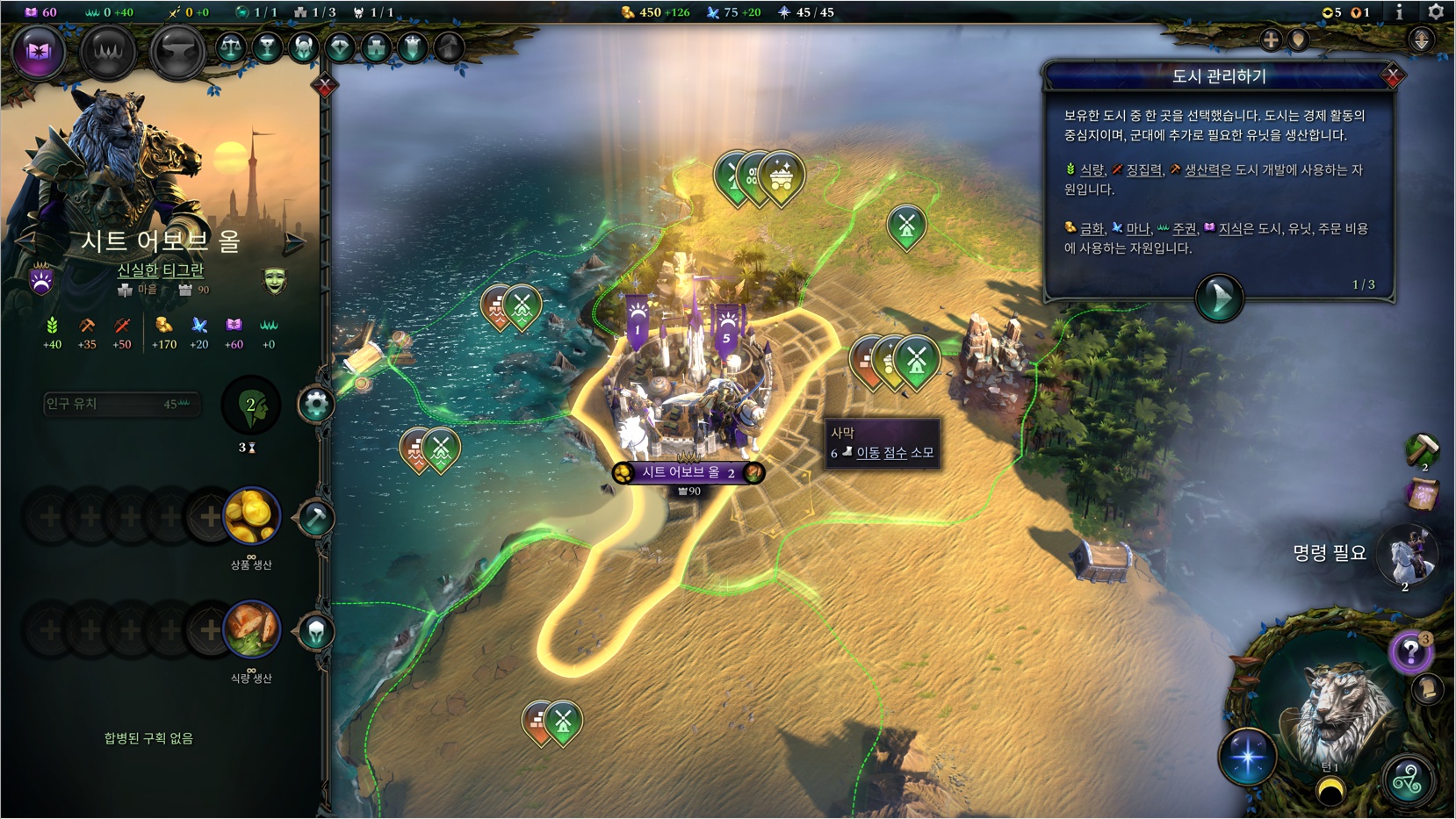Open the game settings gear

(x=1436, y=12)
